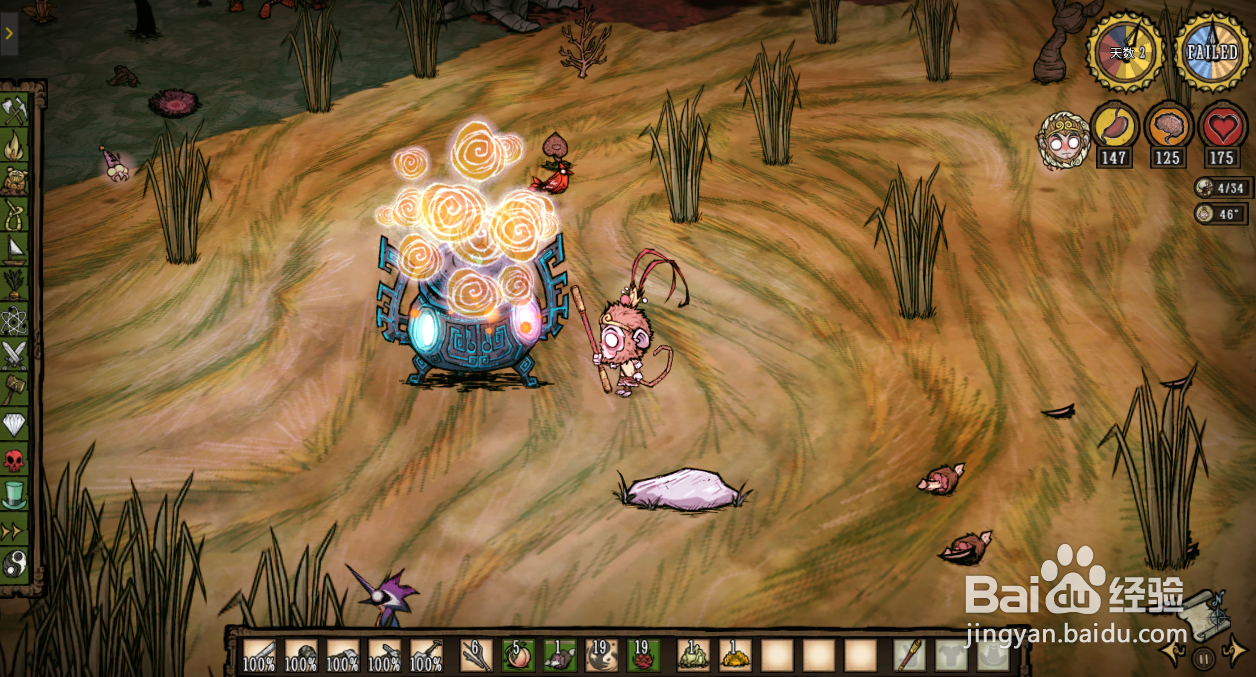This screenshot has height=677, width=1256.
Task: Show the Science atom crafting tab
Action: tap(15, 319)
